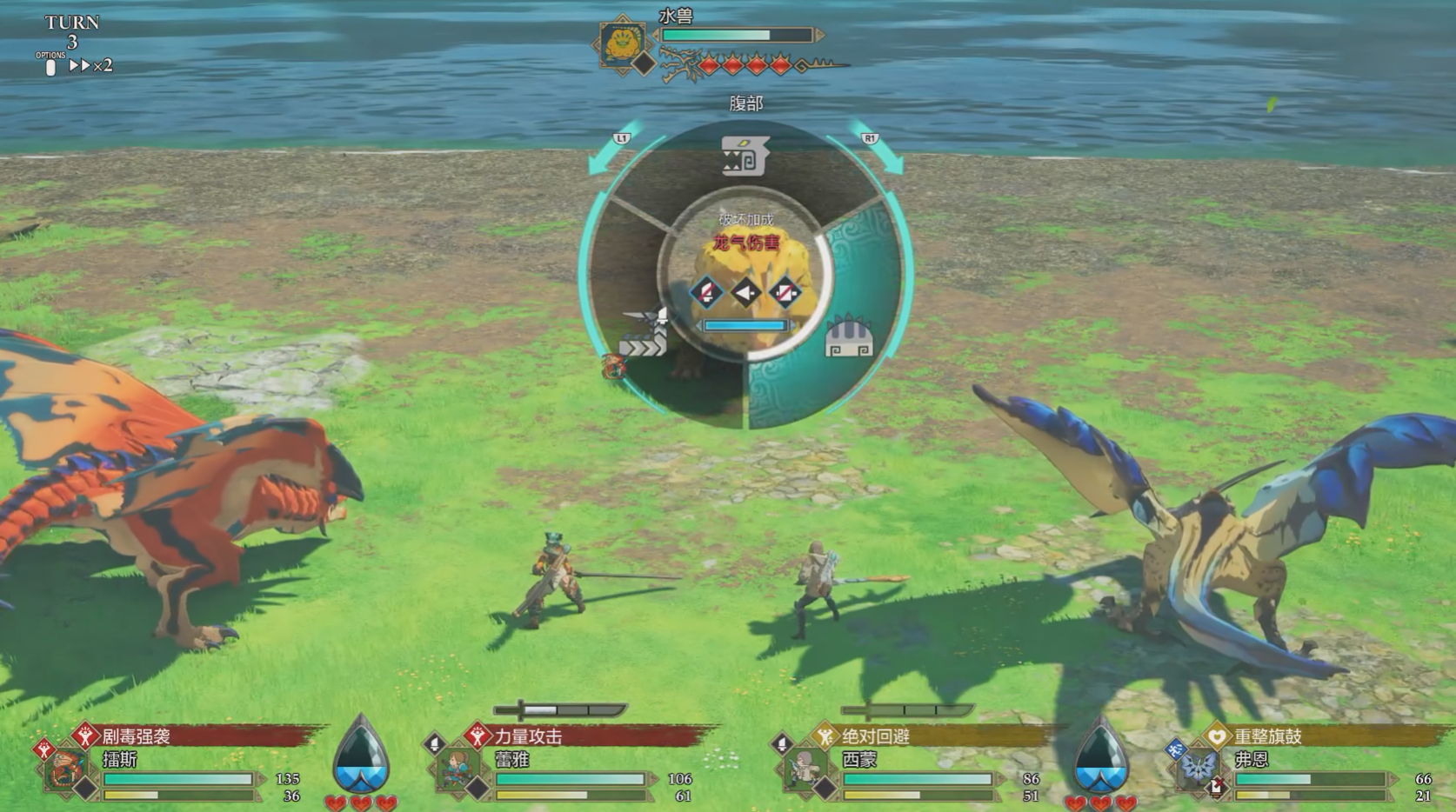Select 擂斯's Rathalos portrait
Screen dimensions: 1456x812
pos(66,769)
